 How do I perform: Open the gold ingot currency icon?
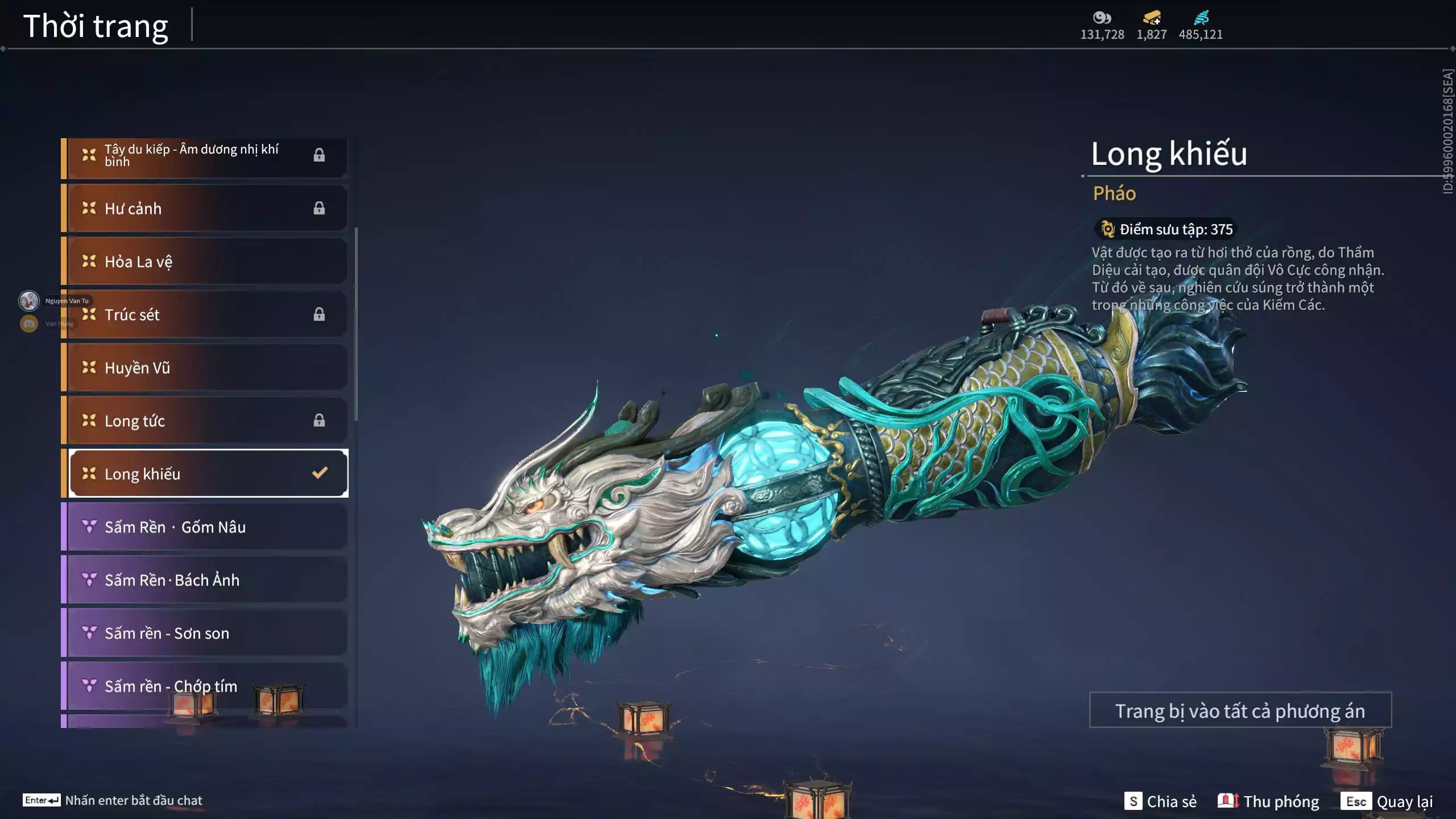tap(1152, 18)
